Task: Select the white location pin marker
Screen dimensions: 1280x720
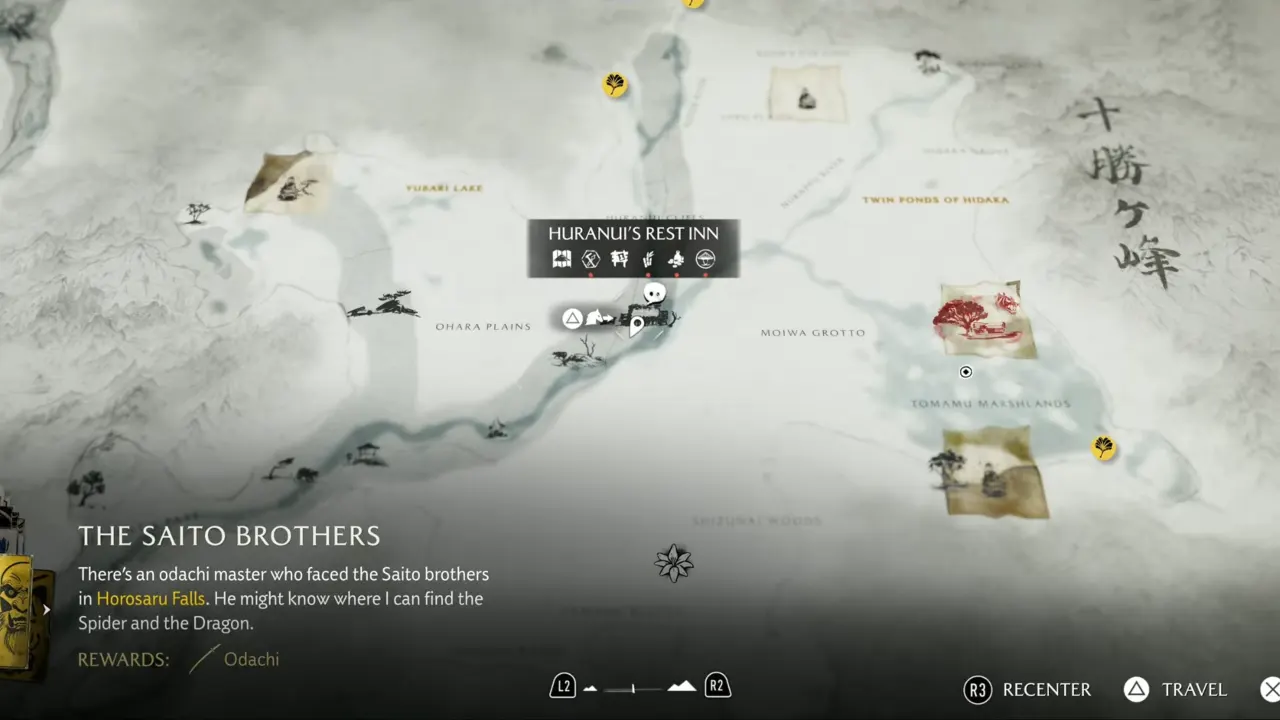Action: coord(636,325)
